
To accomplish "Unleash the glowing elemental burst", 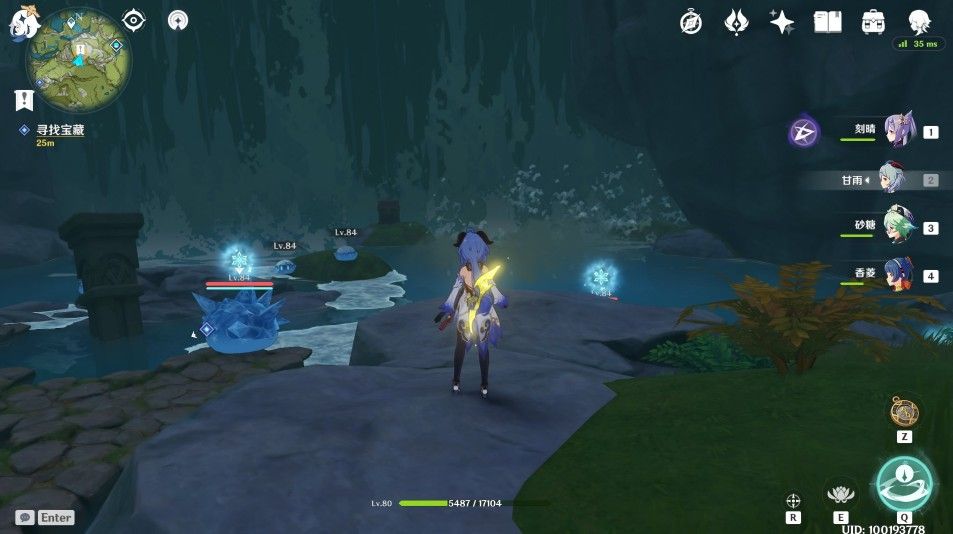I will (904, 483).
